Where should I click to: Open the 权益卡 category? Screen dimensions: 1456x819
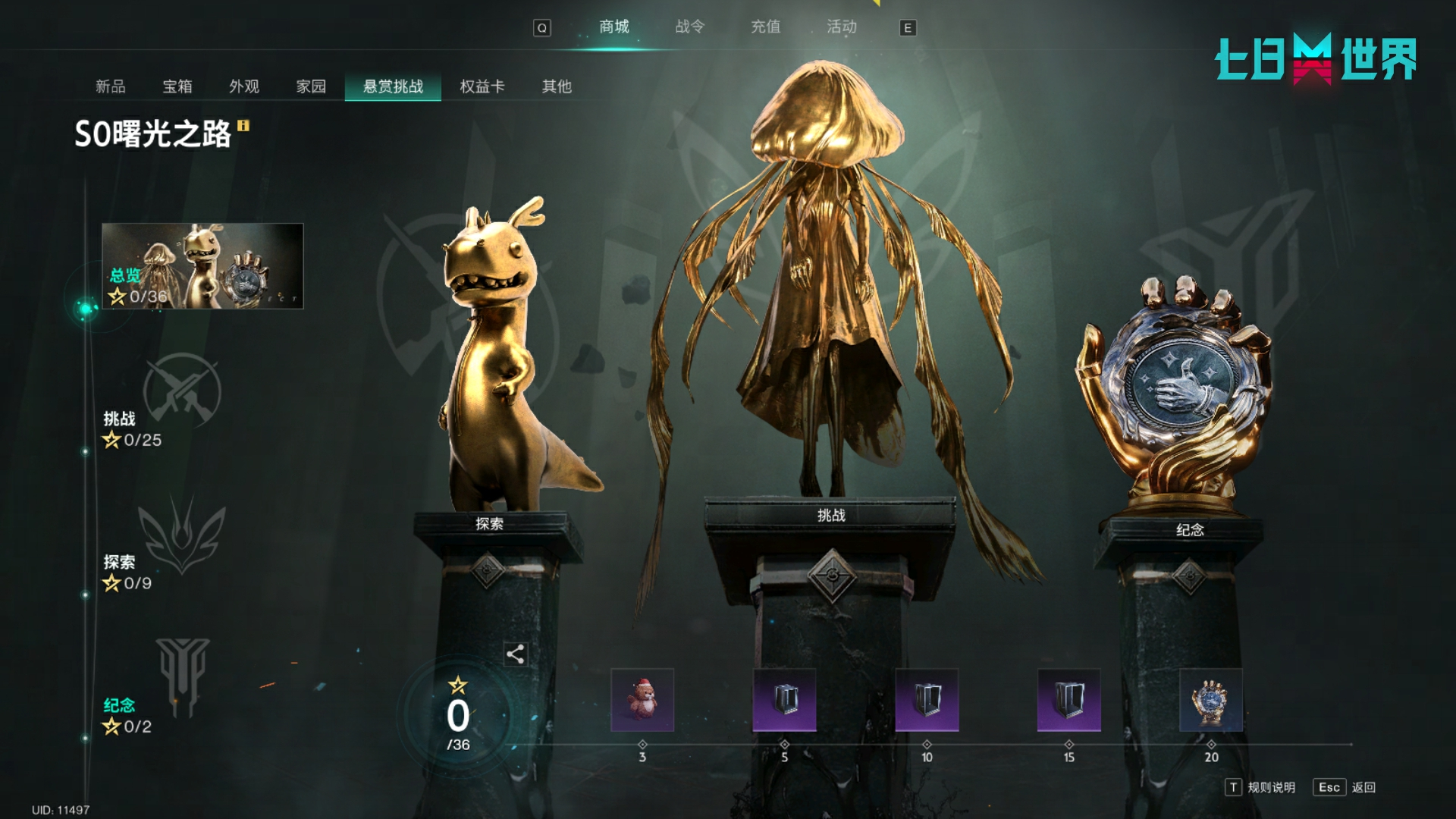coord(482,86)
